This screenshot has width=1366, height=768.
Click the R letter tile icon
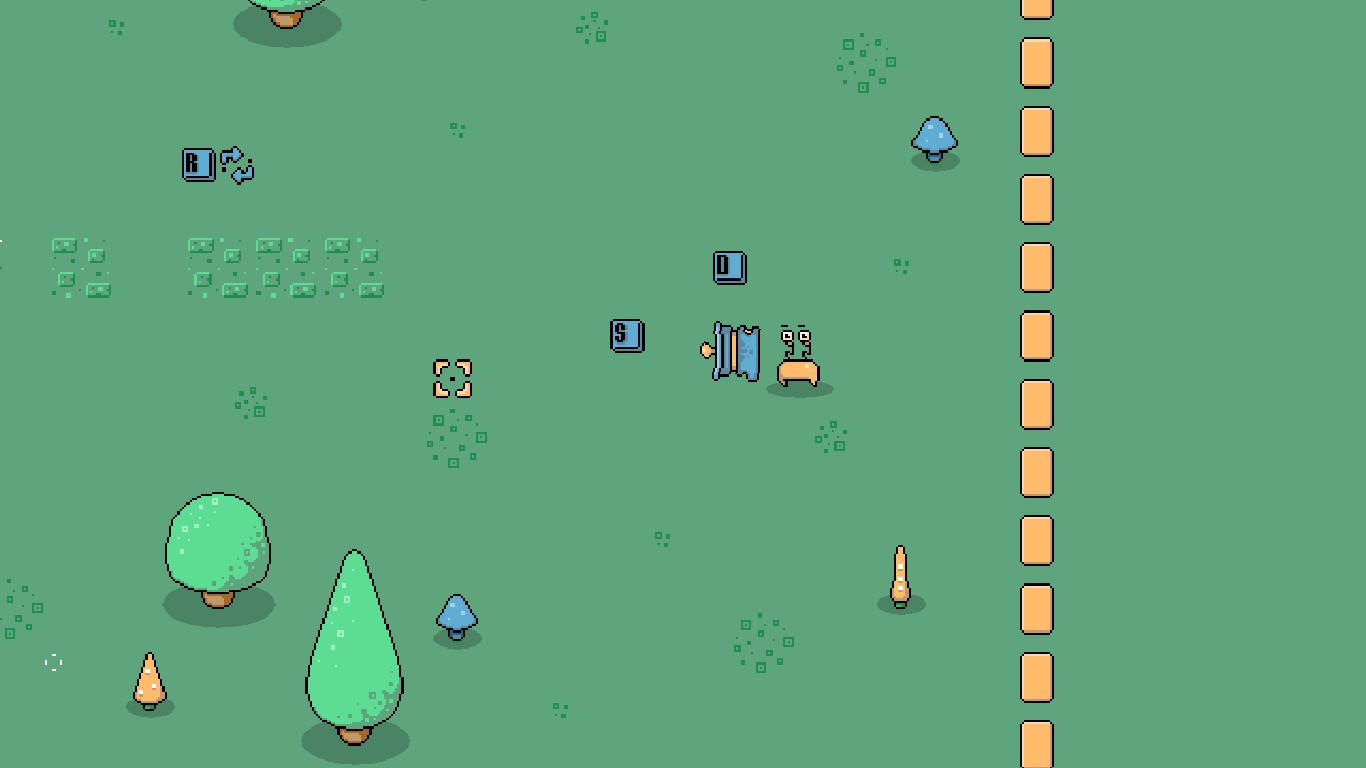[197, 165]
